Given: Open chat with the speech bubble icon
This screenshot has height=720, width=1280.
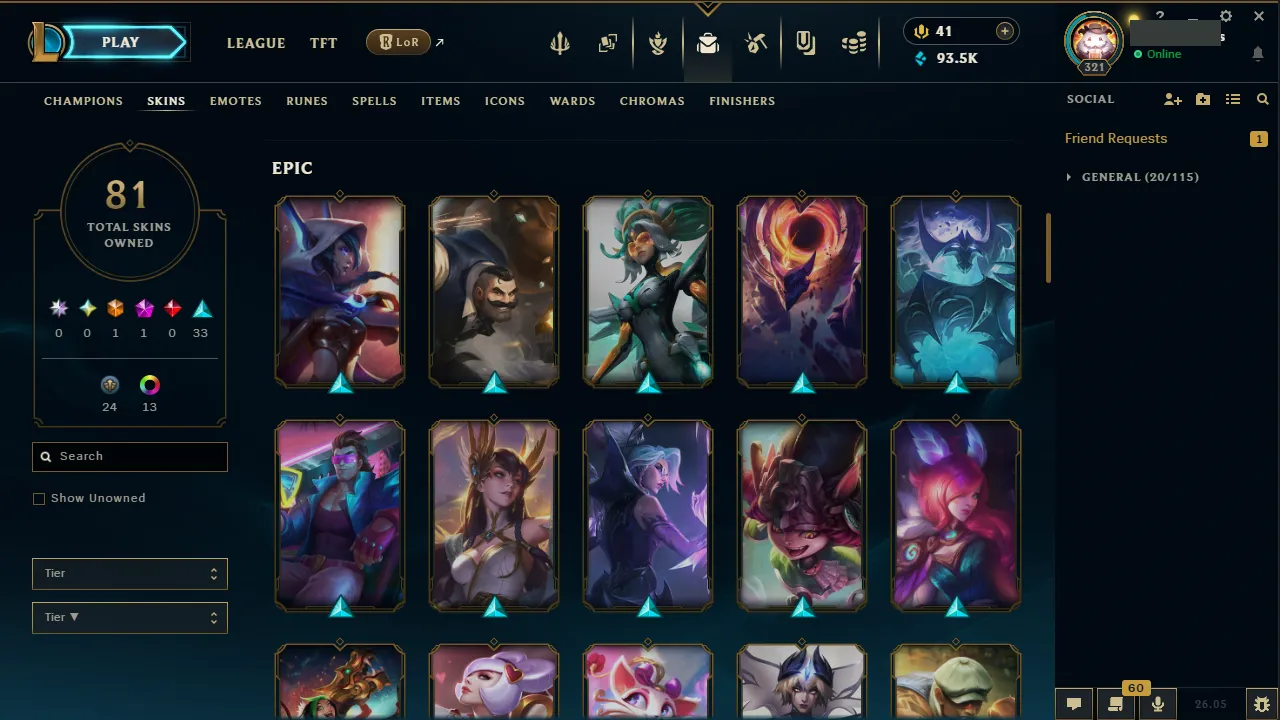Looking at the screenshot, I should tap(1073, 703).
